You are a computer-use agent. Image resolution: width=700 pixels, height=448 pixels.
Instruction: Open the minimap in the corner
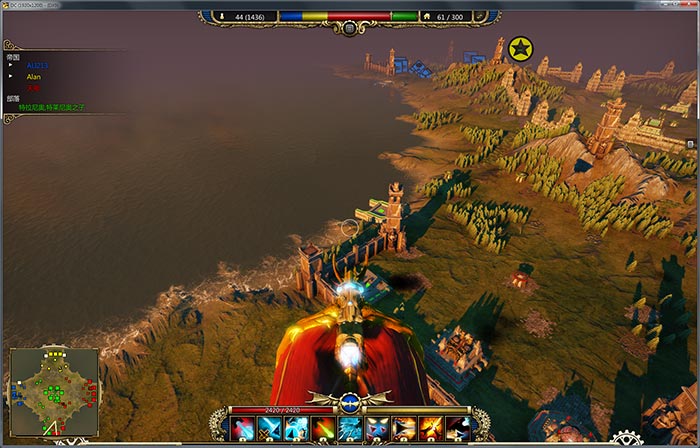pyautogui.click(x=54, y=392)
